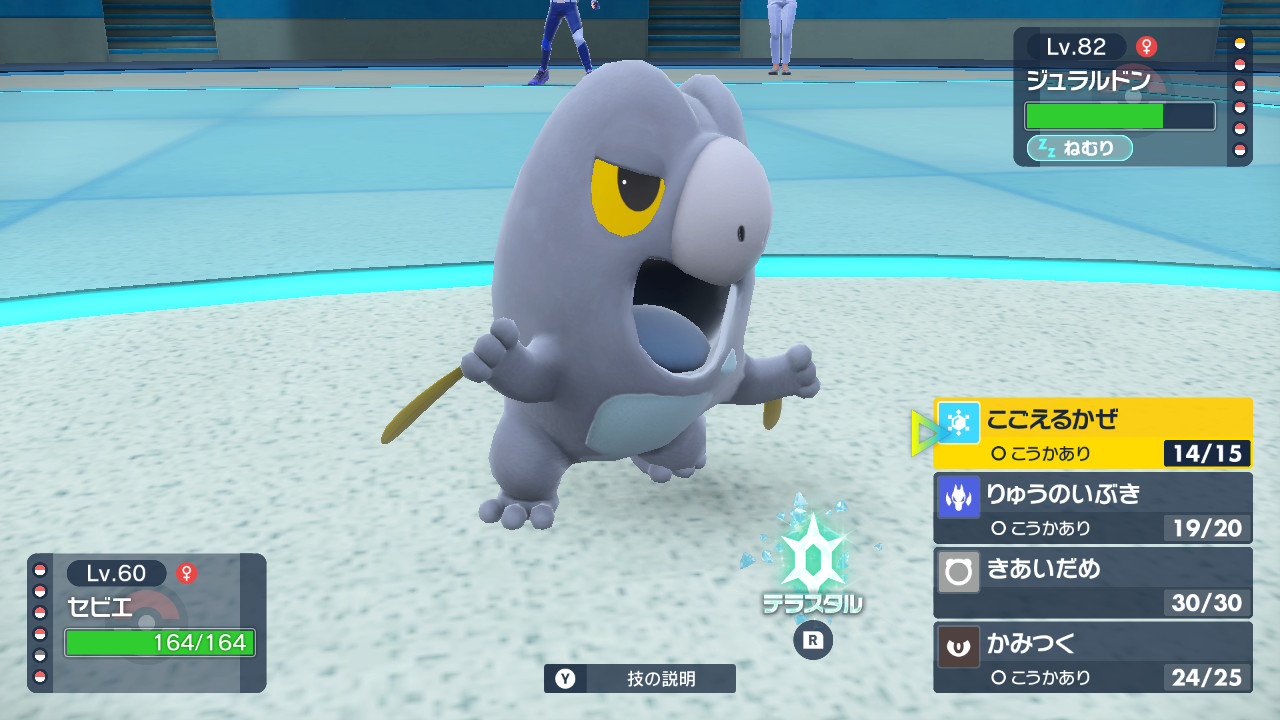This screenshot has width=1280, height=720.
Task: Pick the きあいだめ move
Action: pyautogui.click(x=1092, y=582)
